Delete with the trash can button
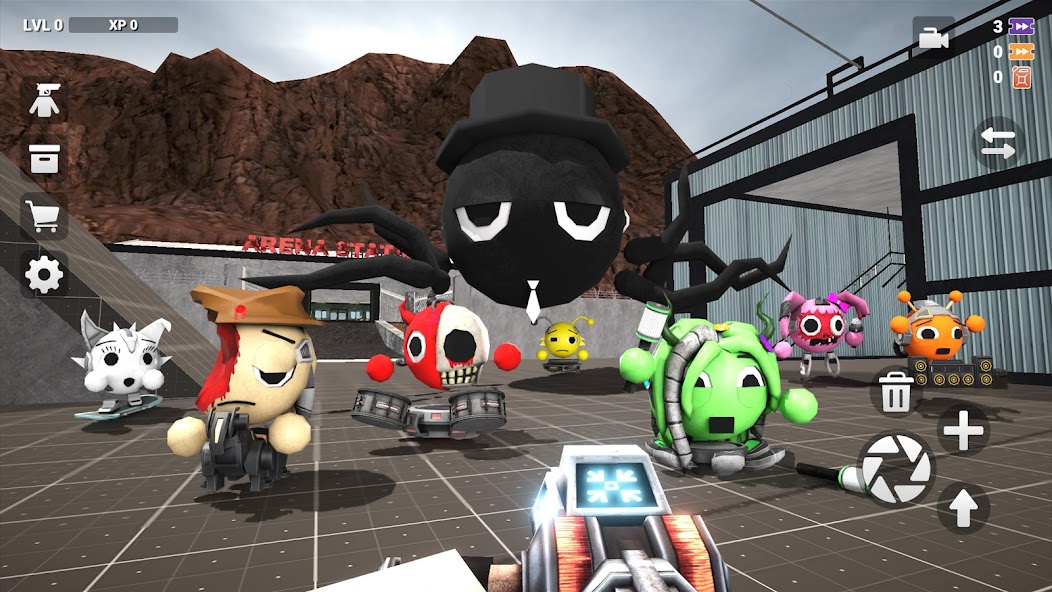 (896, 391)
